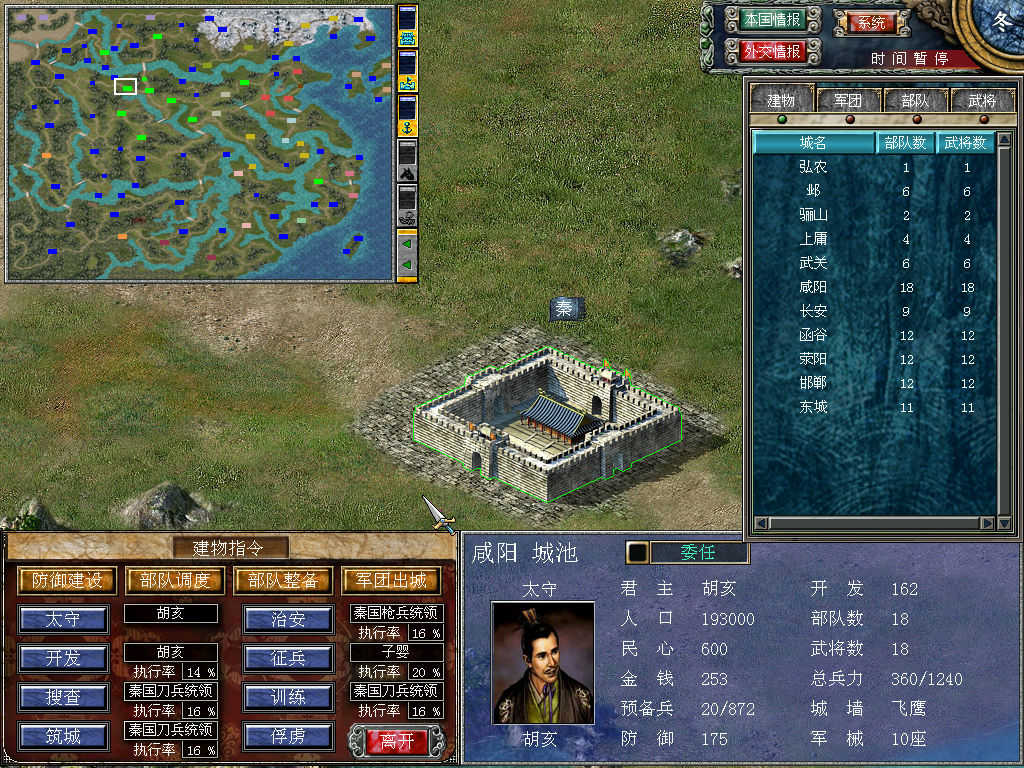Select the 咸阳 row in city list
This screenshot has width=1024, height=768.
813,287
